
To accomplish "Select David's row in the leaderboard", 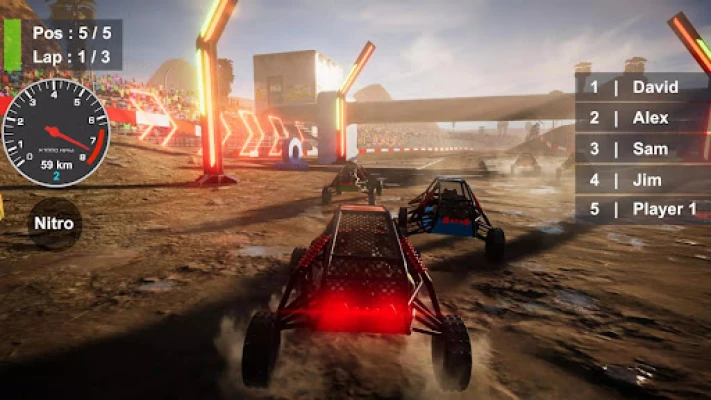I will click(640, 87).
